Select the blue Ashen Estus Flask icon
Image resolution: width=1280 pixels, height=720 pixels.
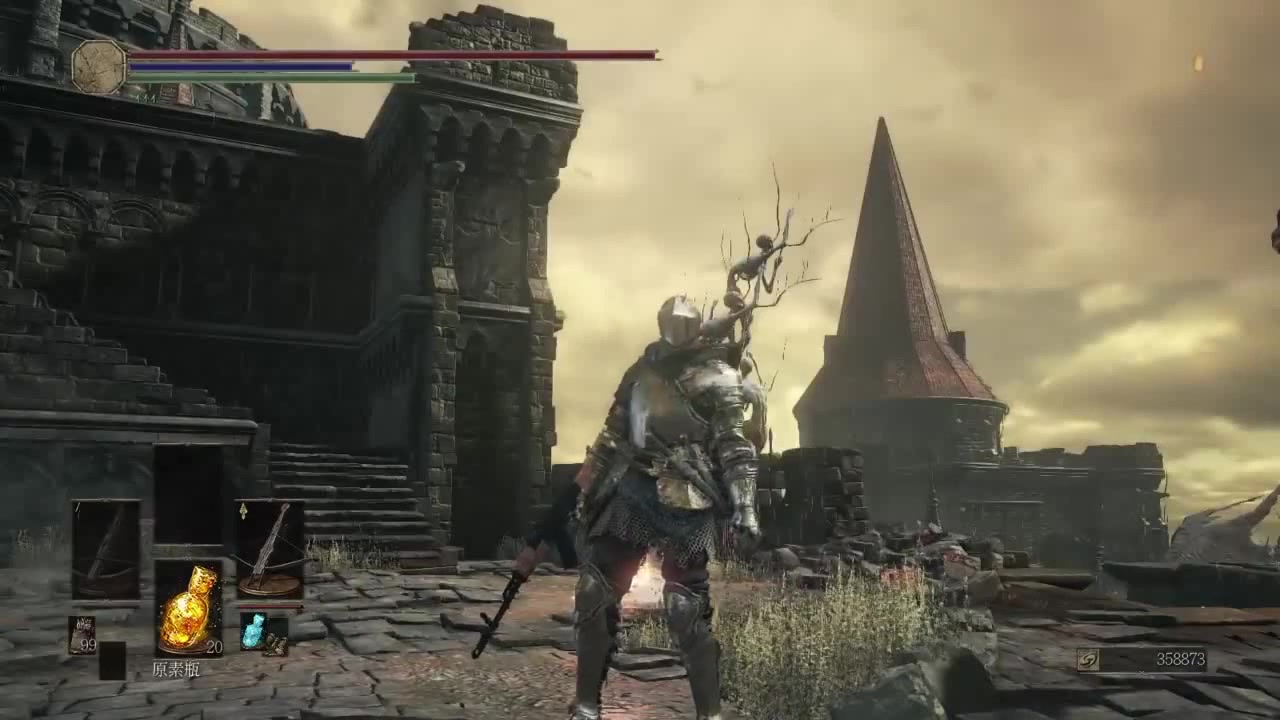pos(253,631)
